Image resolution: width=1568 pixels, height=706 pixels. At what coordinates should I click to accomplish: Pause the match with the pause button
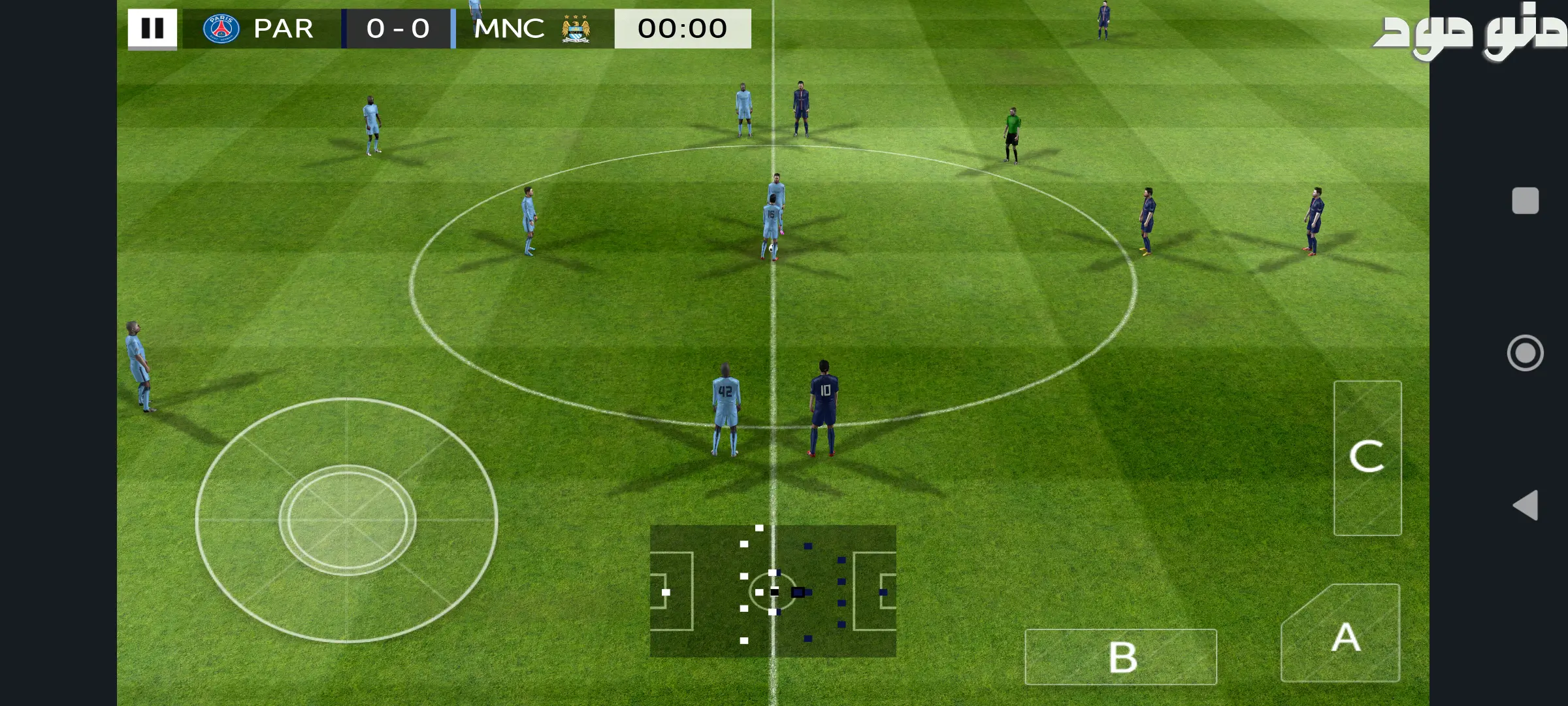pos(152,29)
